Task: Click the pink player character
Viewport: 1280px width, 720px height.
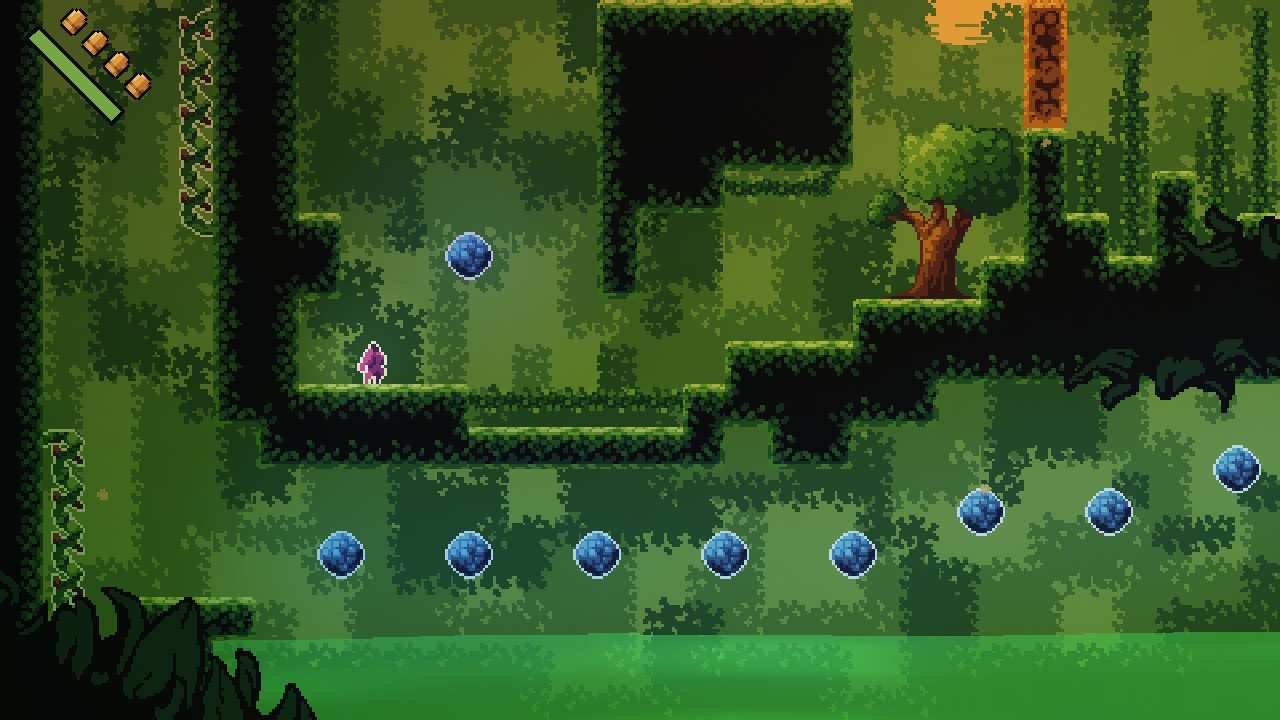Action: point(371,364)
